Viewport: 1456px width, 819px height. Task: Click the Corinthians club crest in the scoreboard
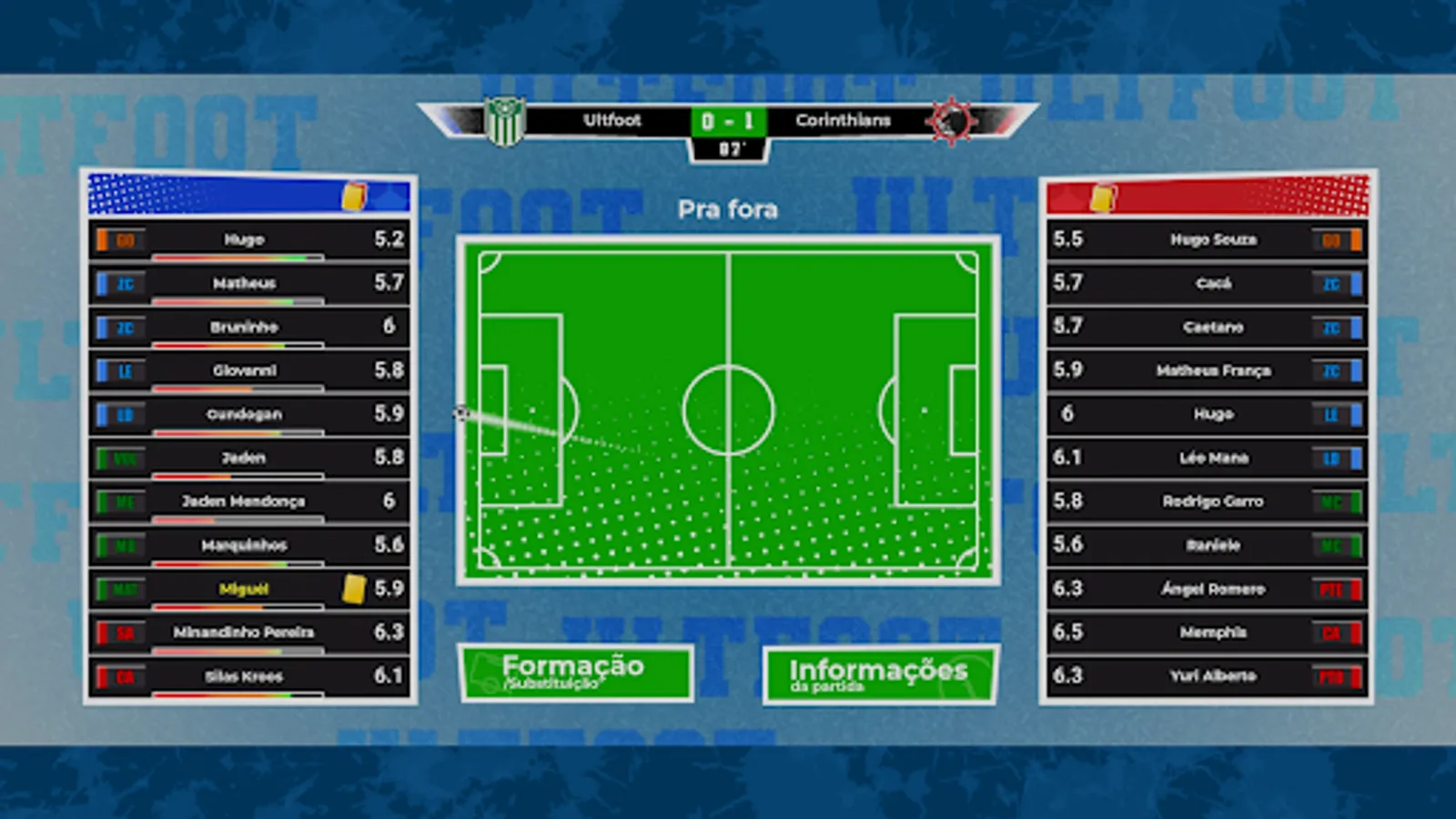pyautogui.click(x=952, y=121)
